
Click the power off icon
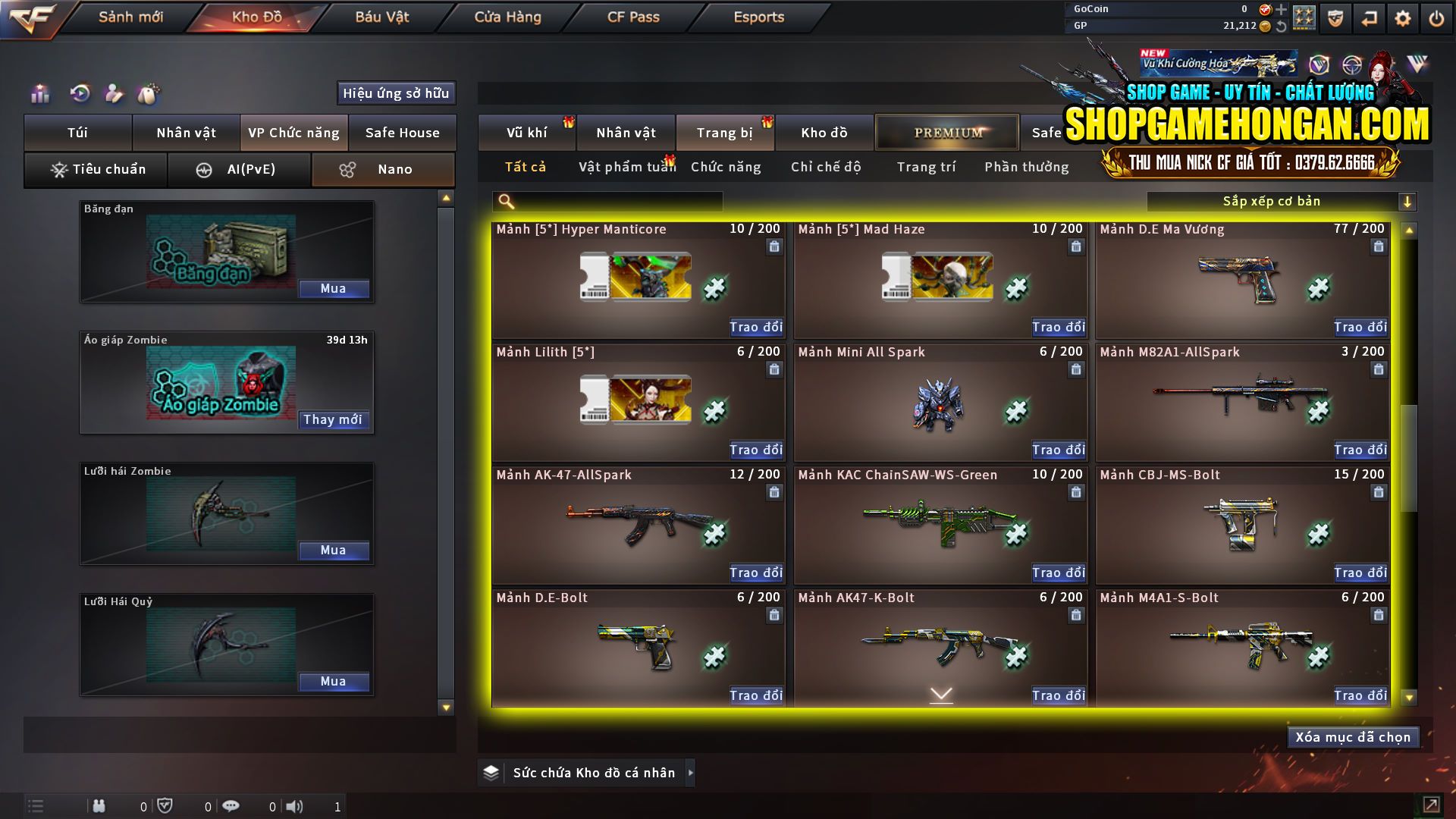[x=1436, y=18]
